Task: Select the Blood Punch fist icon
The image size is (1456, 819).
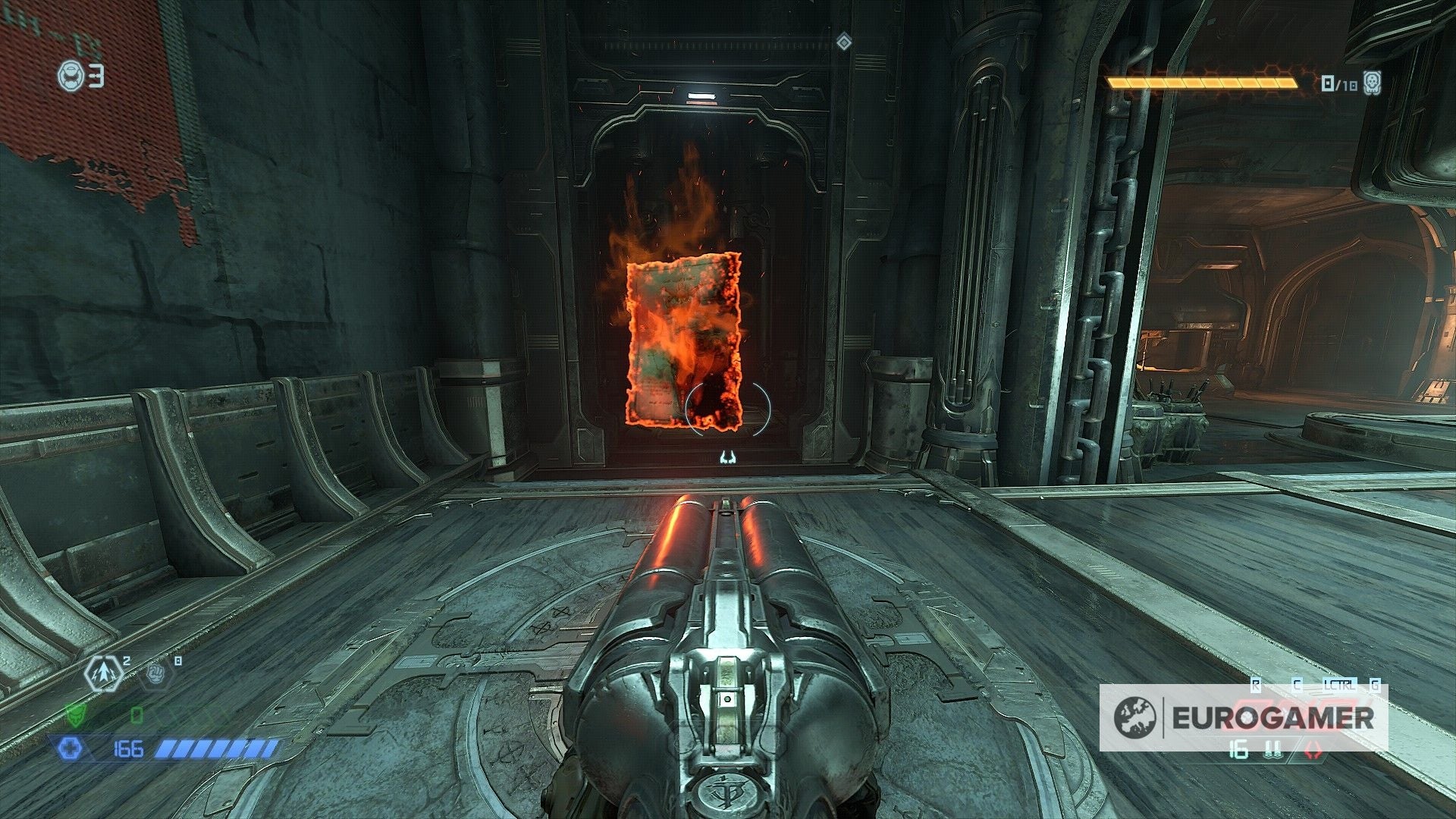Action: [155, 673]
